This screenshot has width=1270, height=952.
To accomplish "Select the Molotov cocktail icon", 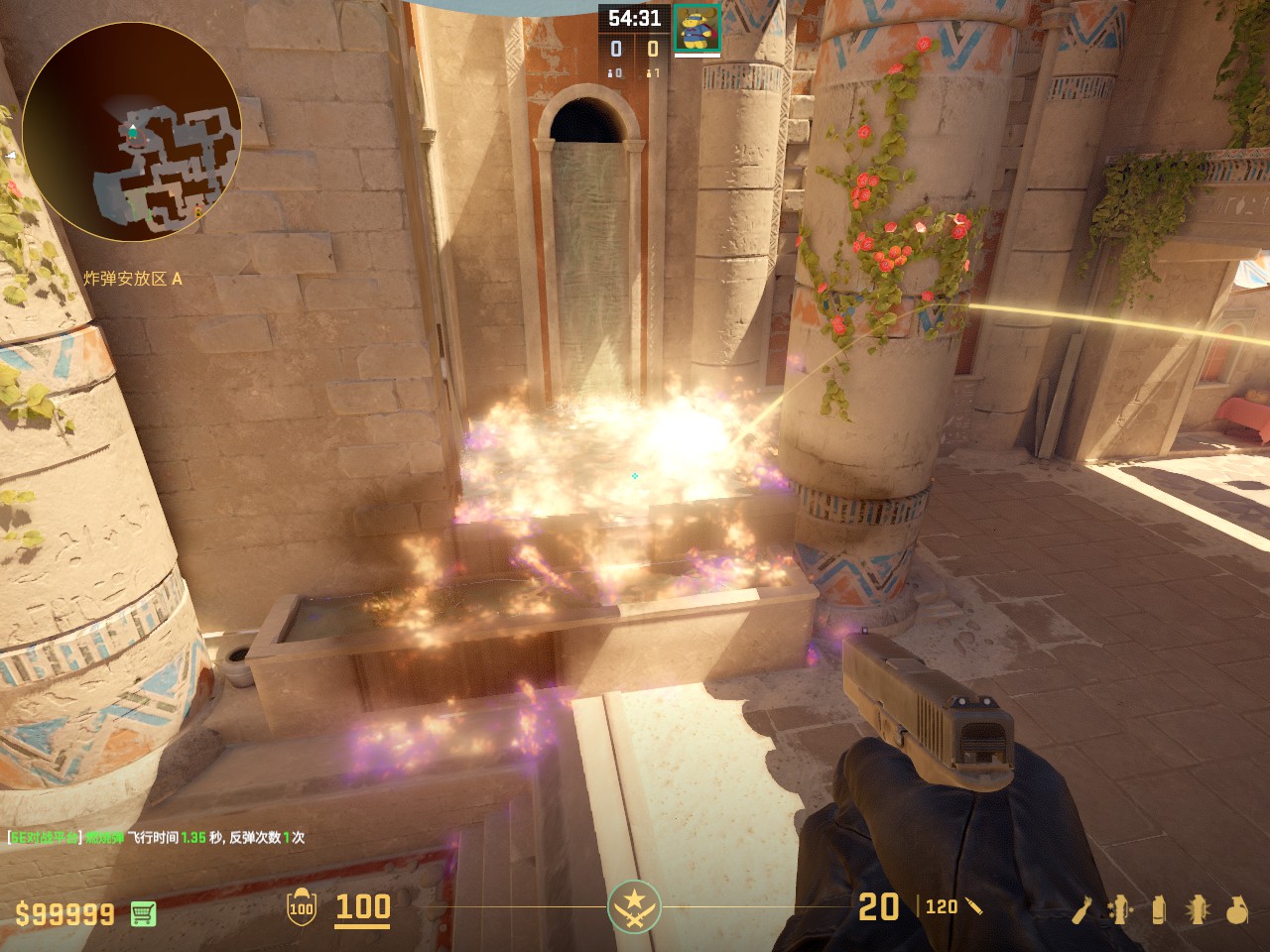I will coord(1083,909).
